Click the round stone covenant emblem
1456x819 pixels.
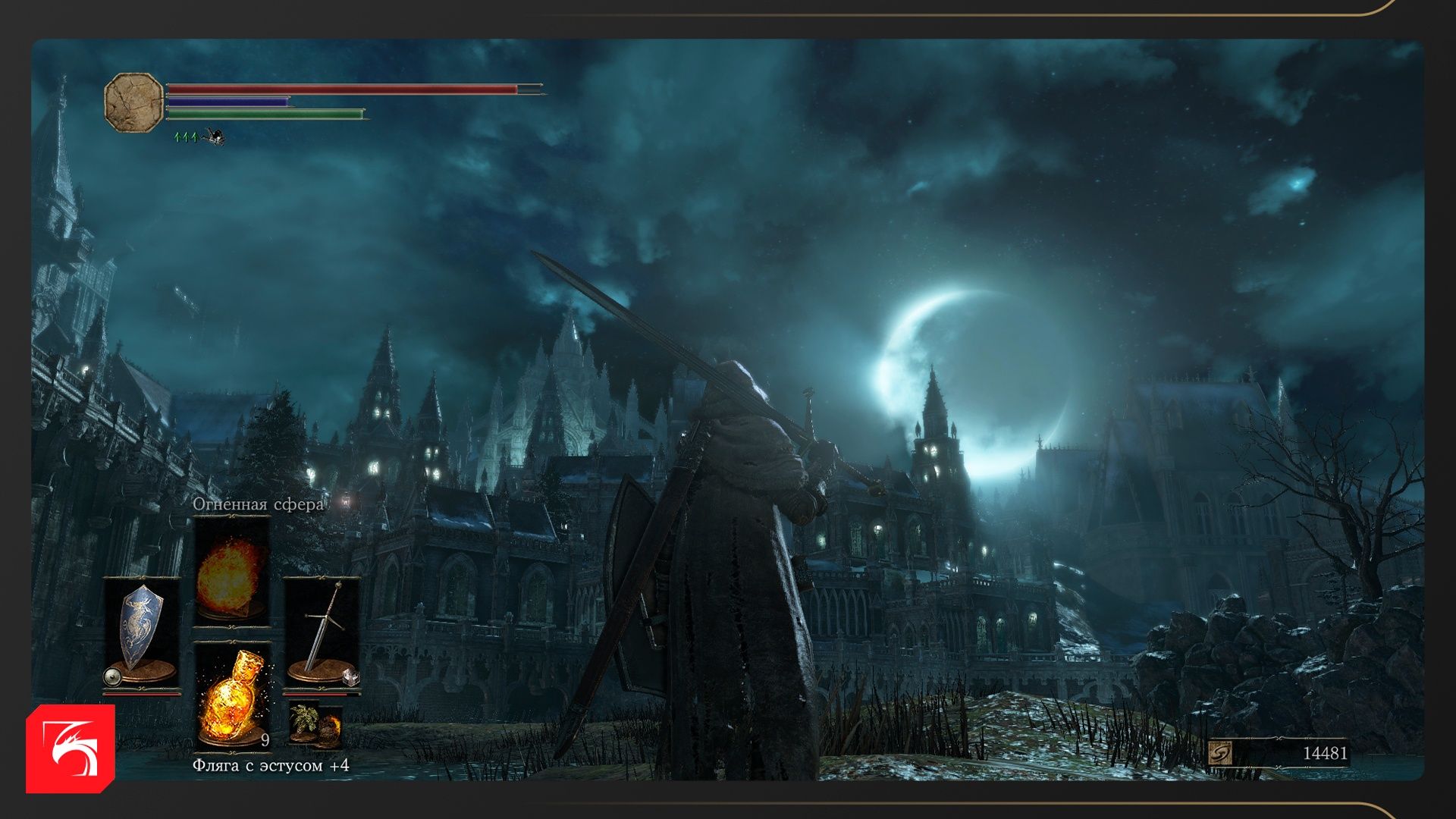[133, 103]
